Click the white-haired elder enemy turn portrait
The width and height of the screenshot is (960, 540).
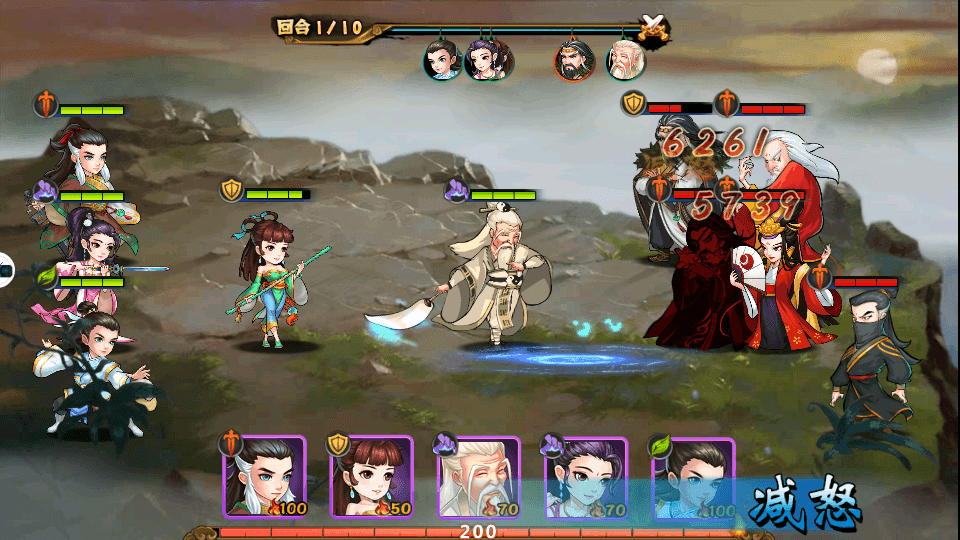[x=625, y=60]
